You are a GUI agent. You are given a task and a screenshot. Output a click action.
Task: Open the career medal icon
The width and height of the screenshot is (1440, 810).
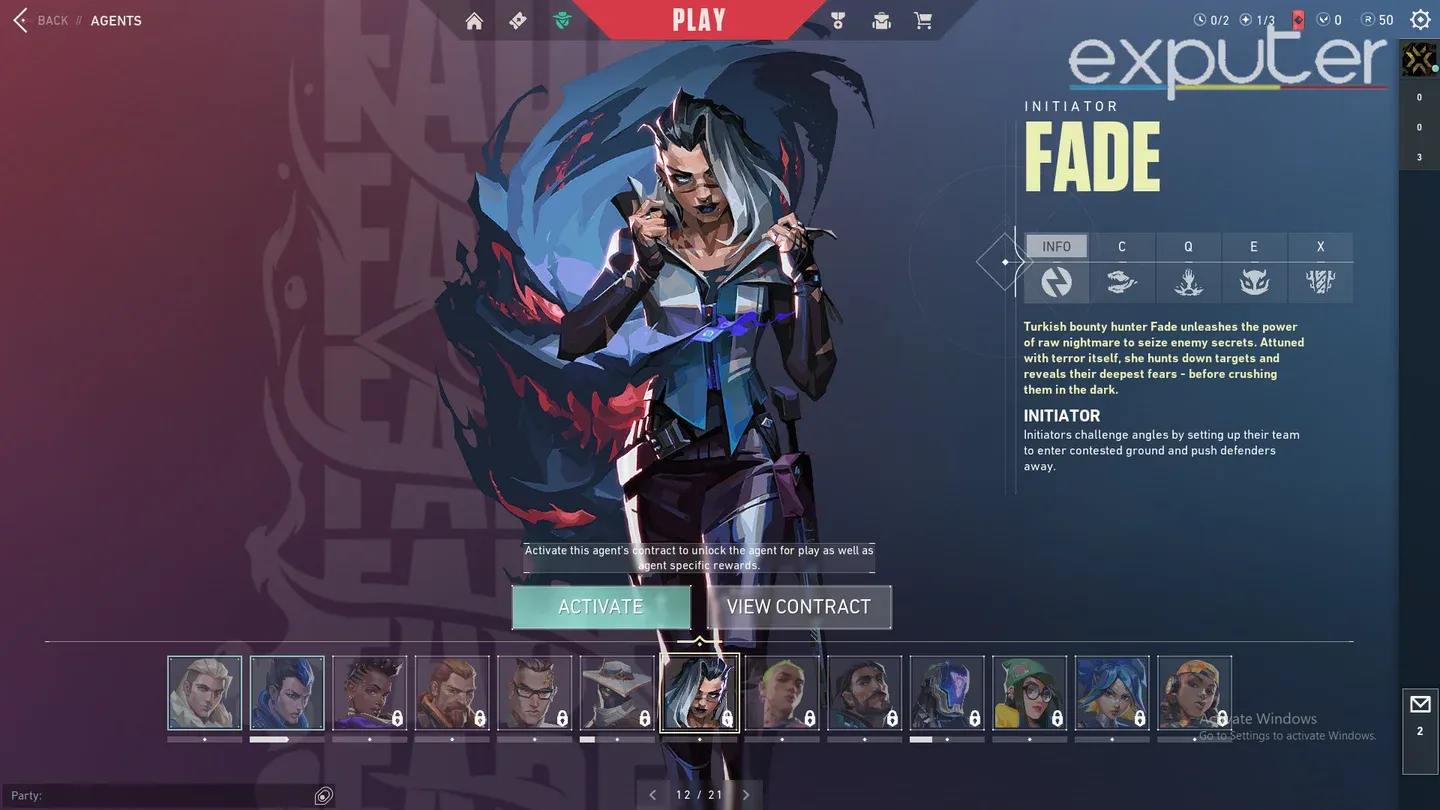(838, 21)
